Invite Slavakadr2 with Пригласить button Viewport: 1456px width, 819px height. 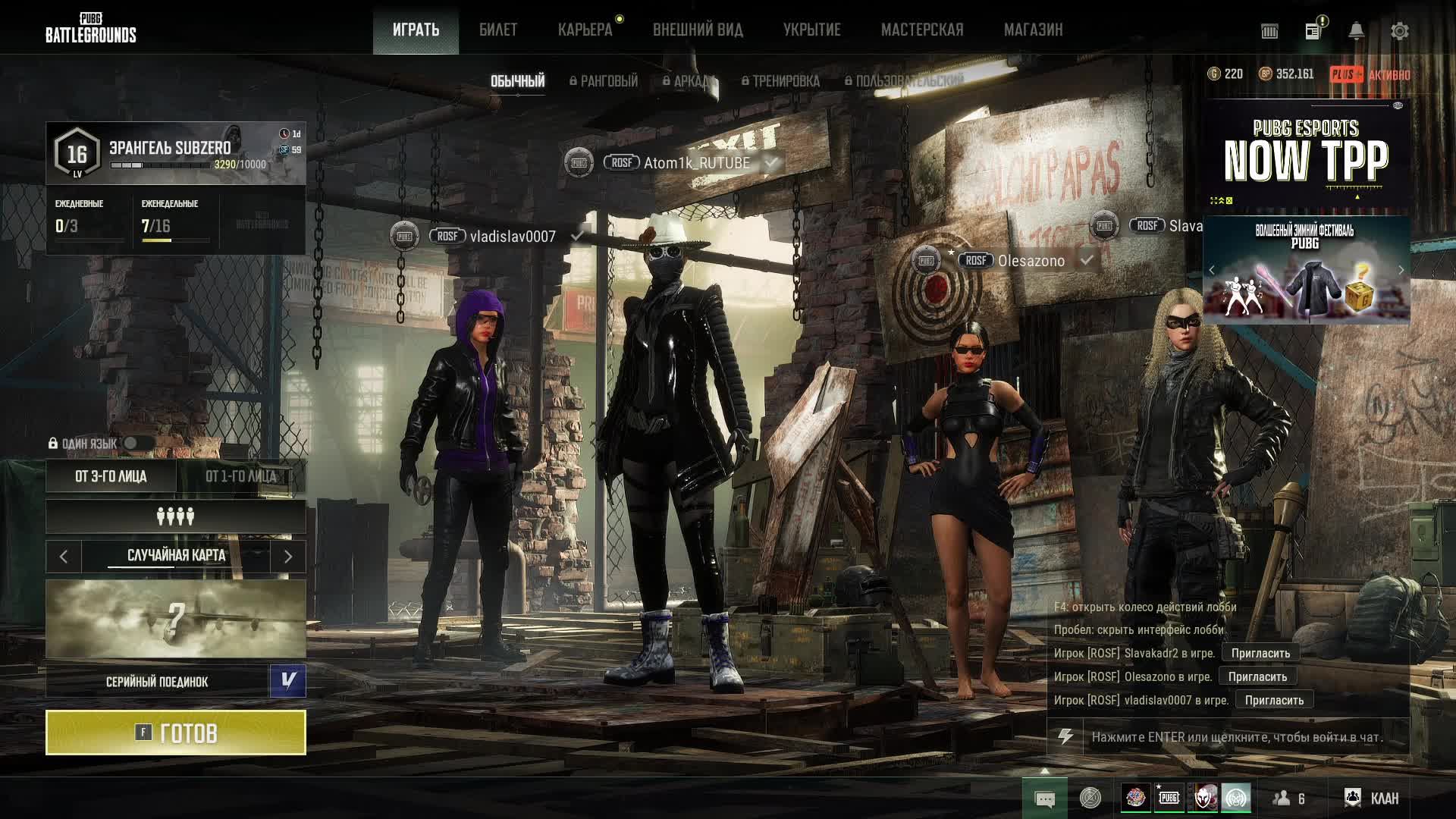click(1260, 653)
